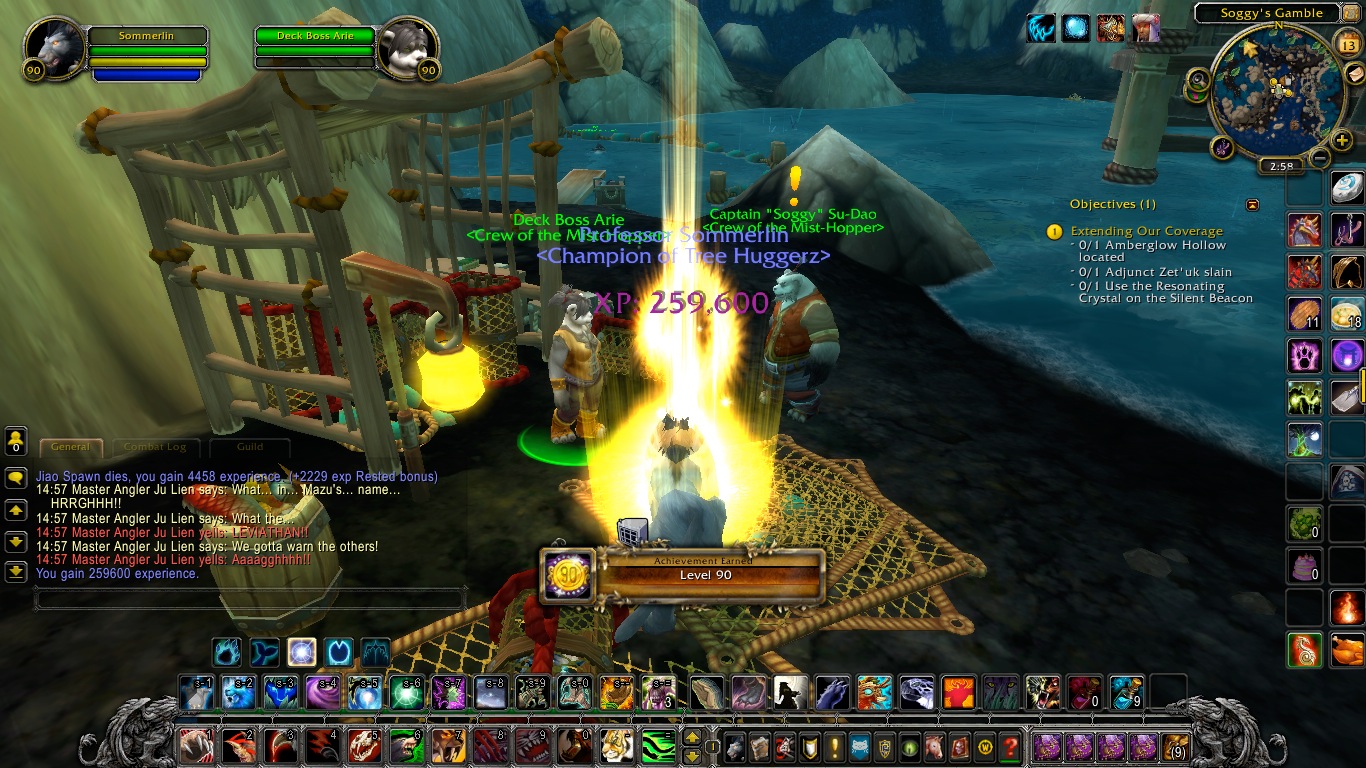The height and width of the screenshot is (768, 1366).
Task: Select the Extending Our Coverage quest
Action: pyautogui.click(x=1146, y=231)
